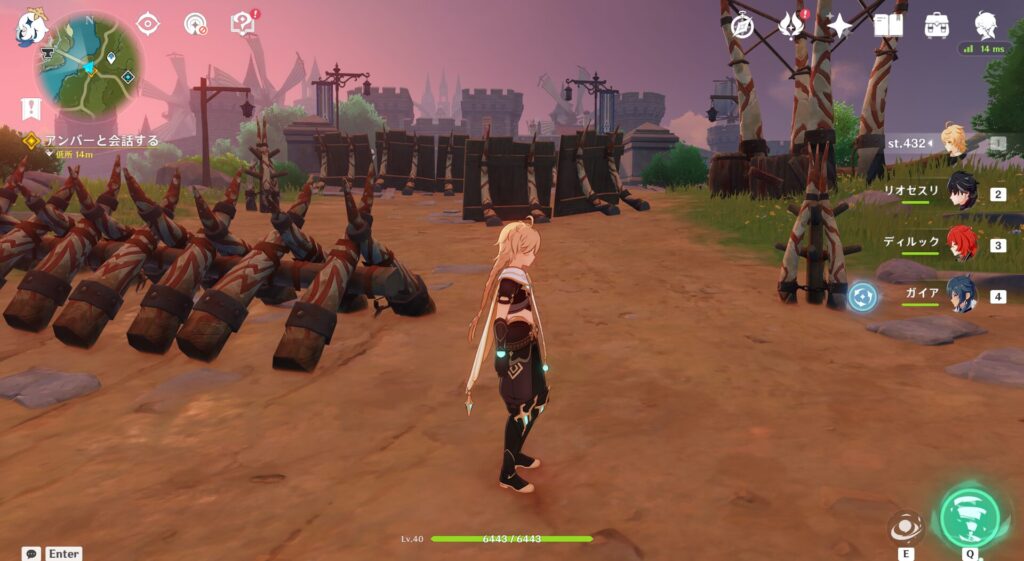The width and height of the screenshot is (1024, 561).
Task: Activate the Elemental Skill icon
Action: point(906,526)
